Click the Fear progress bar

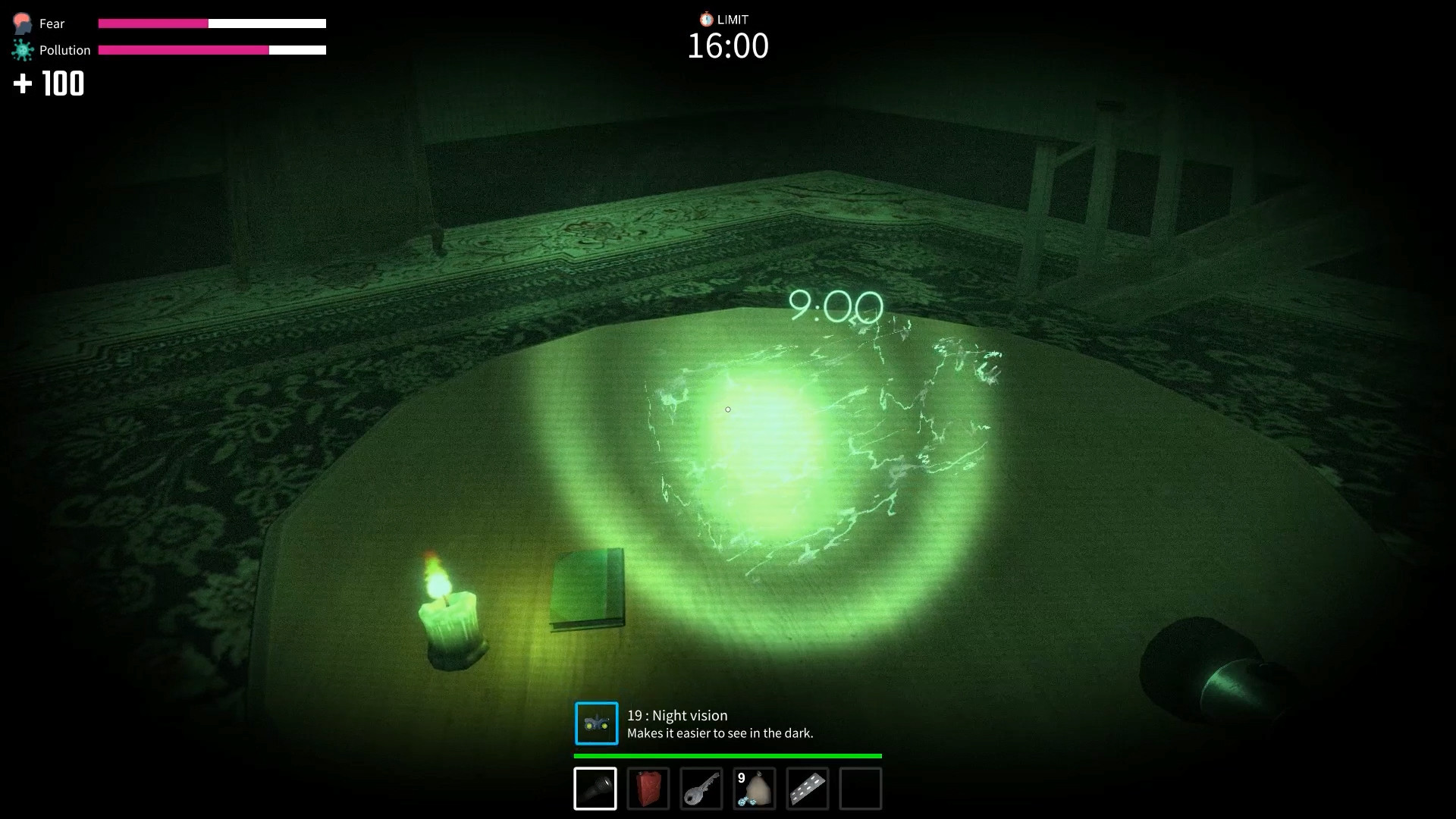click(x=211, y=24)
